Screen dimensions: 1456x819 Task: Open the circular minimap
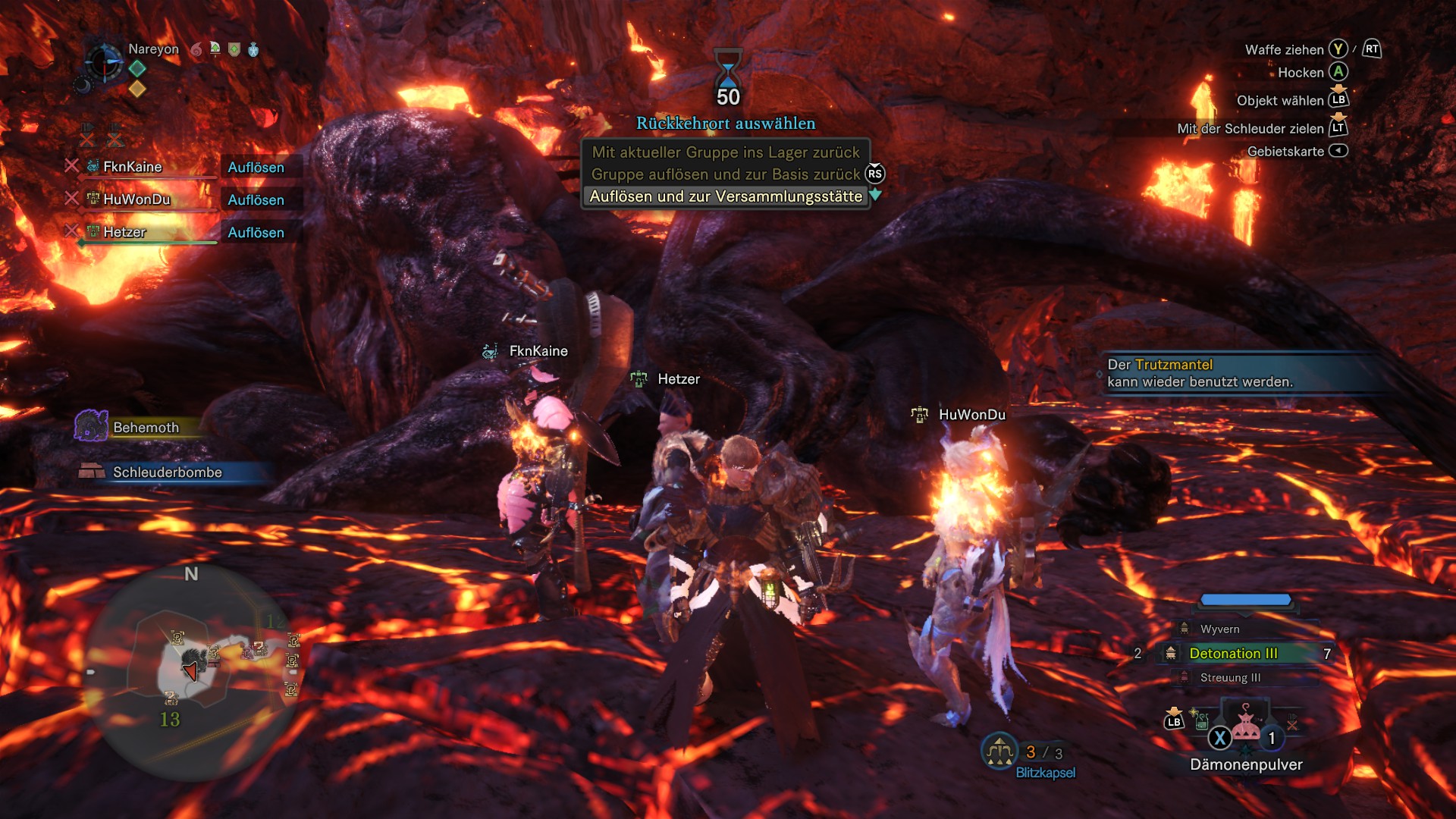tap(191, 673)
